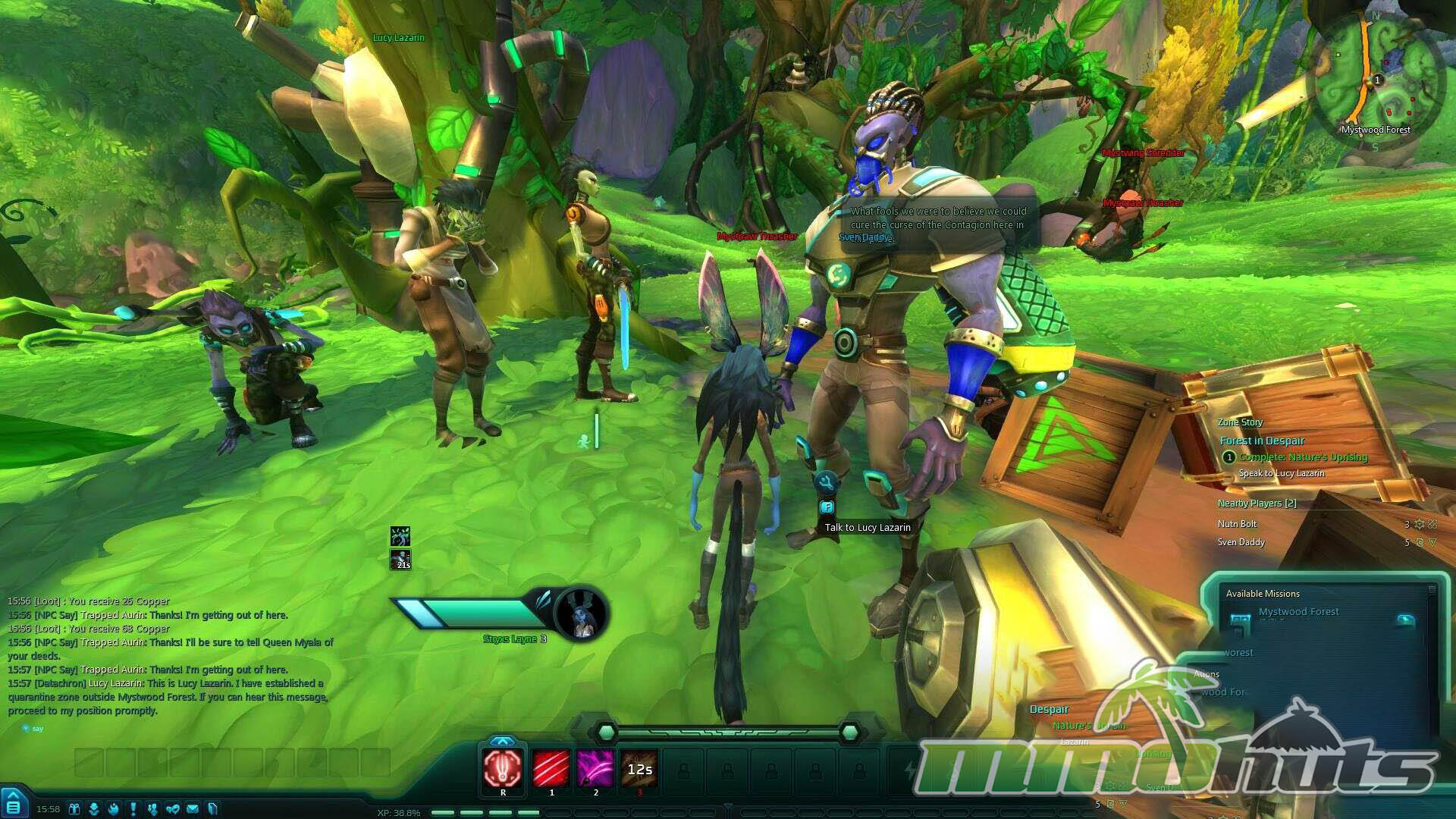Click the Complete: Nature's Uprising objective
This screenshot has width=1456, height=819.
[x=1303, y=457]
